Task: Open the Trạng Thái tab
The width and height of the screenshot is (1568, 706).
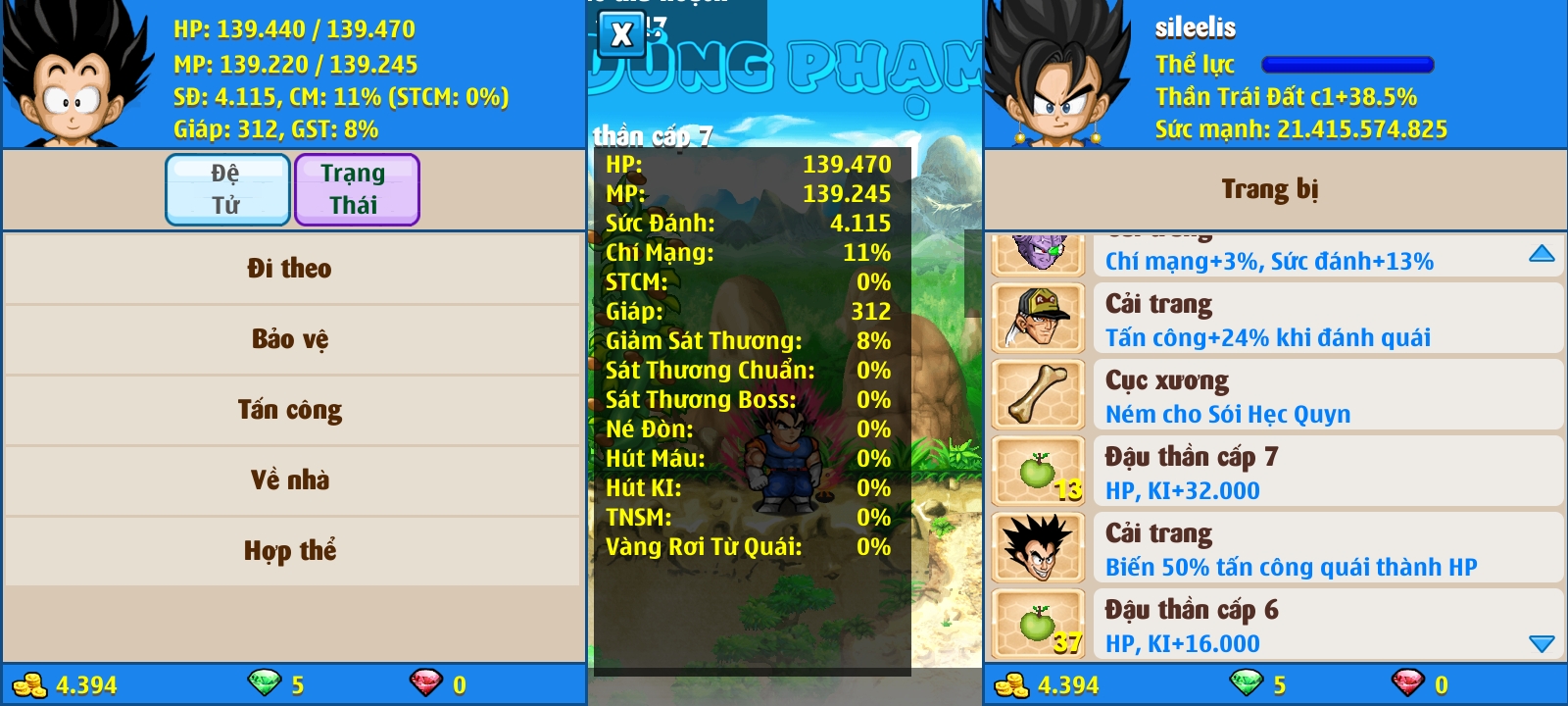Action: (x=356, y=189)
